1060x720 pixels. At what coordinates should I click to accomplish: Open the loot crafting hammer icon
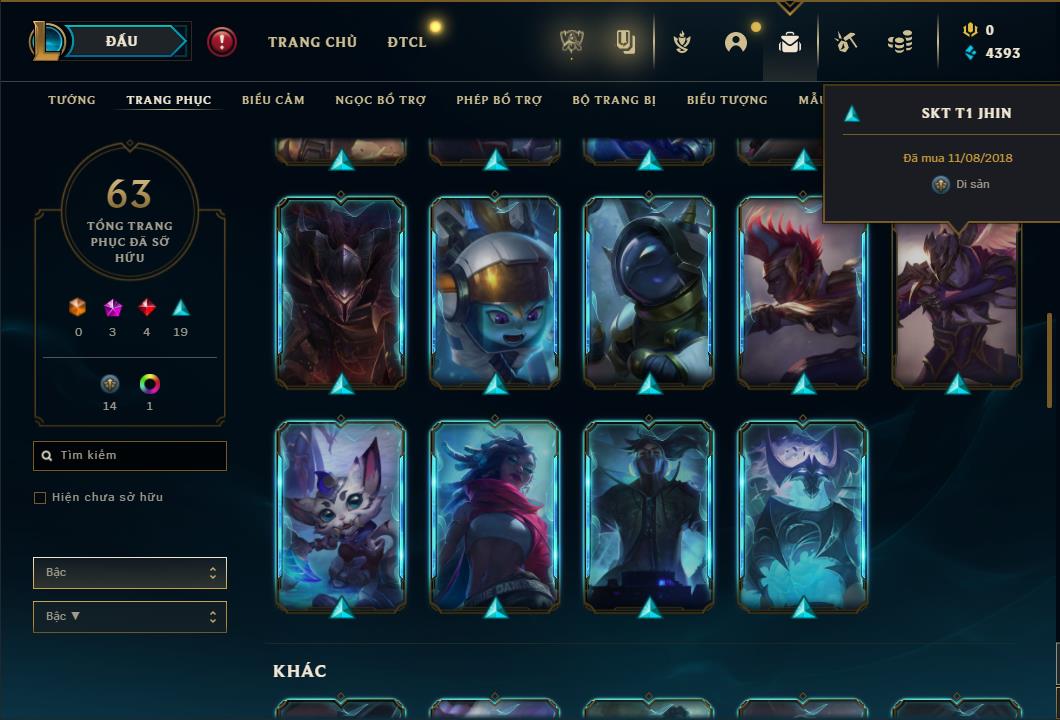click(846, 42)
